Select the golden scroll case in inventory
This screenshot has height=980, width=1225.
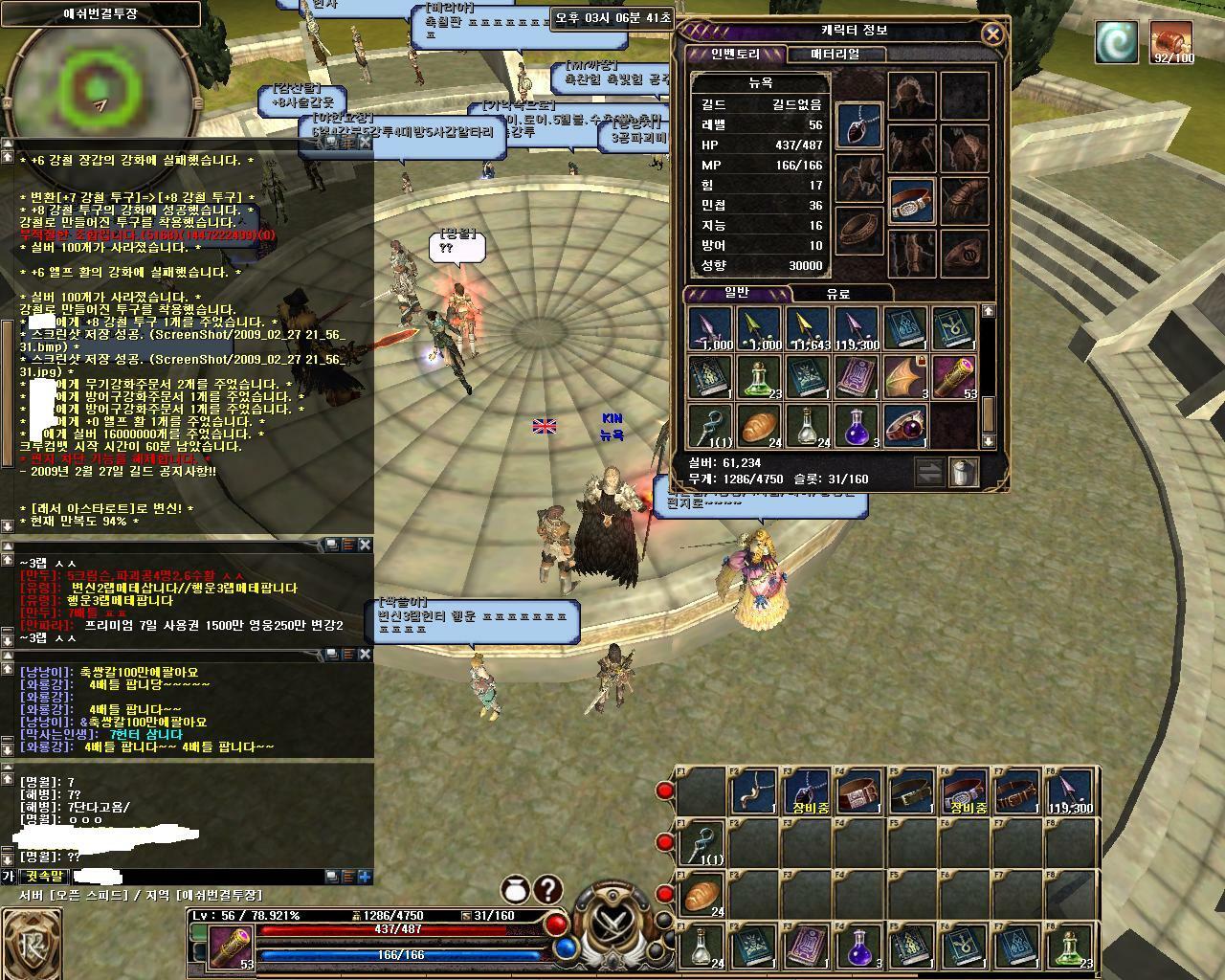(953, 377)
